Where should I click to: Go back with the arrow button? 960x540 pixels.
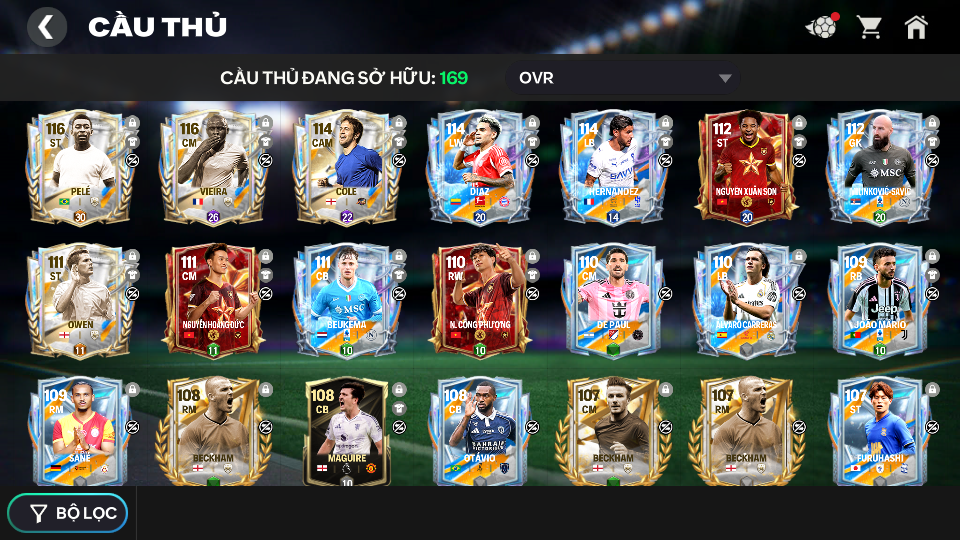[46, 27]
